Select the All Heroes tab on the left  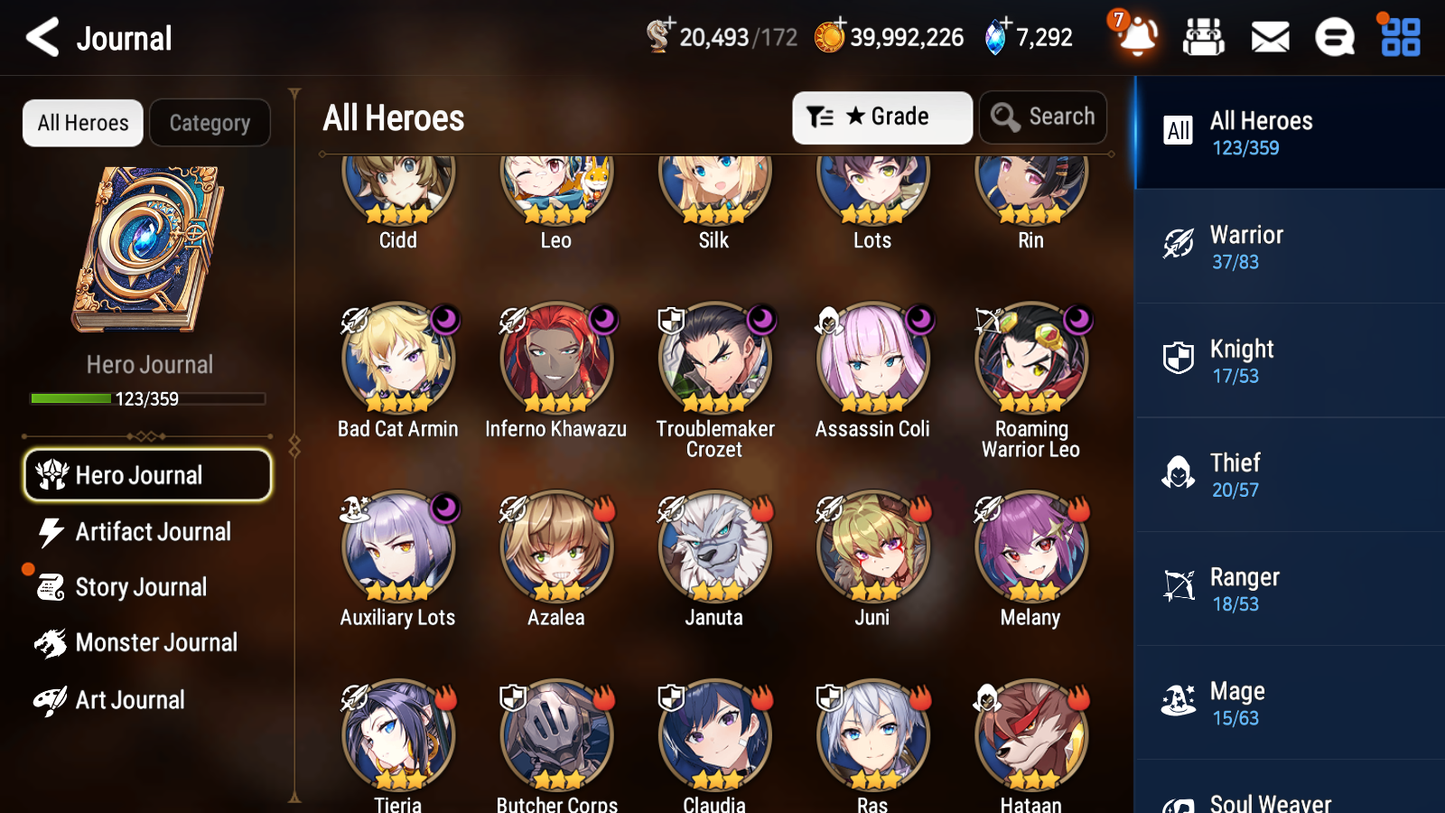(82, 122)
